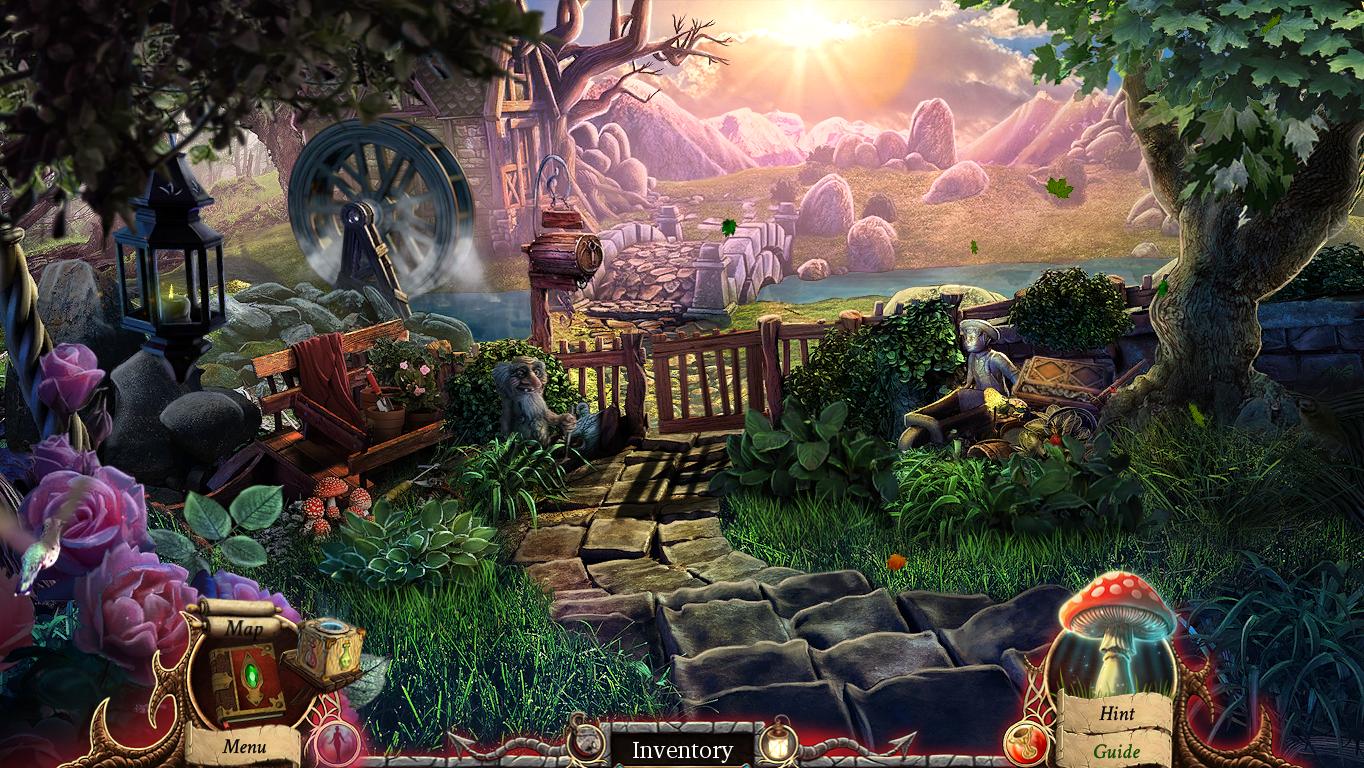This screenshot has width=1364, height=768.
Task: Select the pink fairy medallion emblem
Action: click(x=338, y=742)
